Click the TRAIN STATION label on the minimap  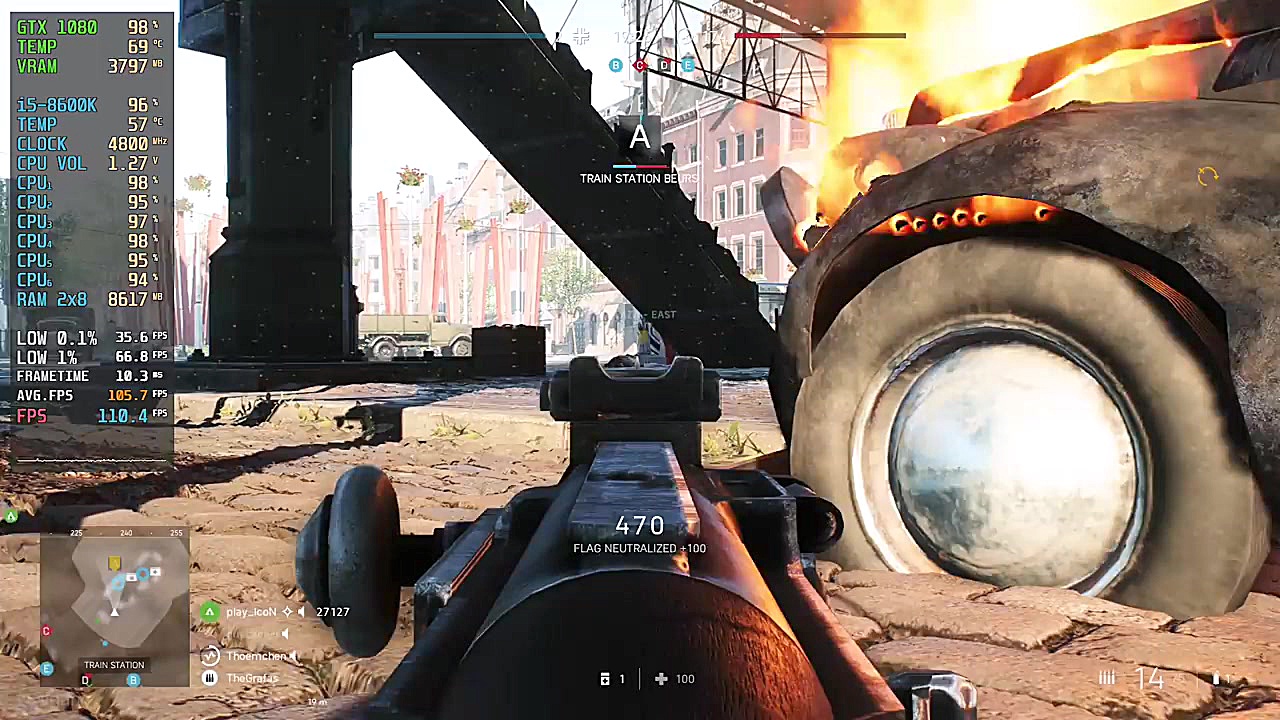click(x=114, y=664)
